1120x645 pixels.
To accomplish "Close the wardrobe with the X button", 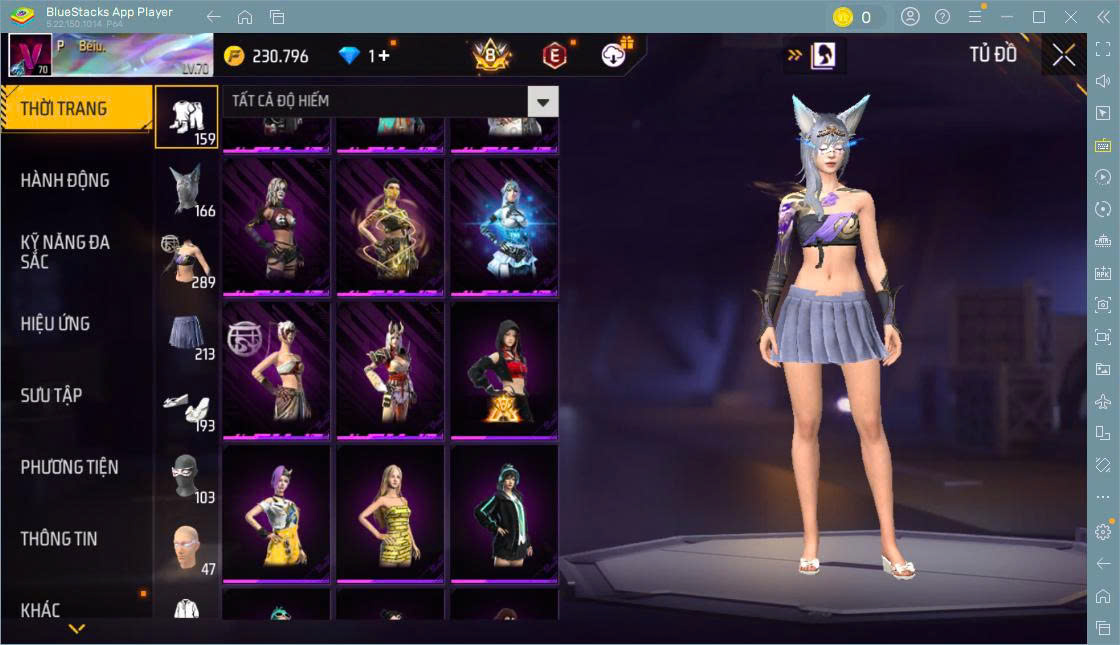I will pyautogui.click(x=1064, y=55).
